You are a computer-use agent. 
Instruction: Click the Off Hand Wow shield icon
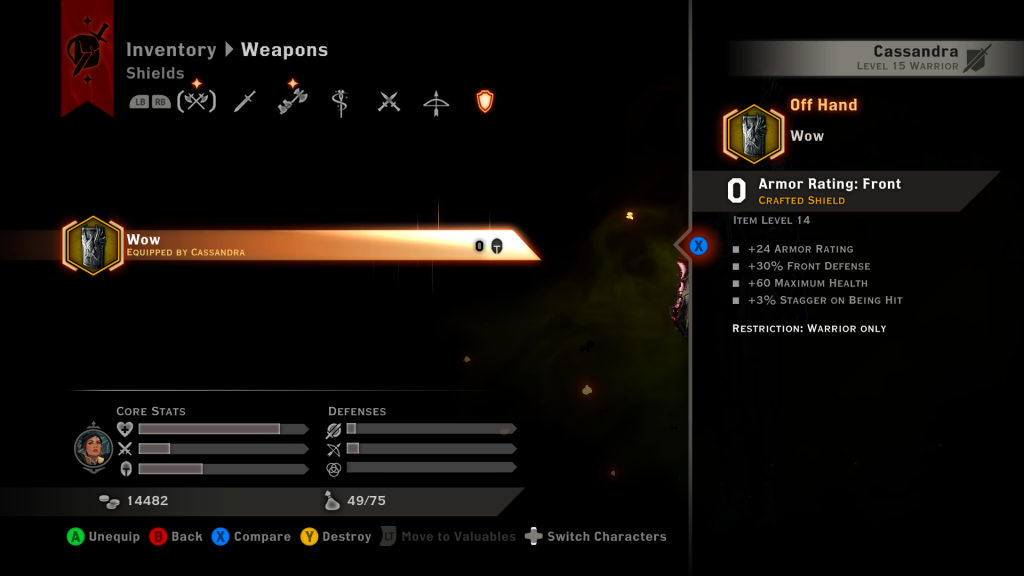[x=753, y=134]
